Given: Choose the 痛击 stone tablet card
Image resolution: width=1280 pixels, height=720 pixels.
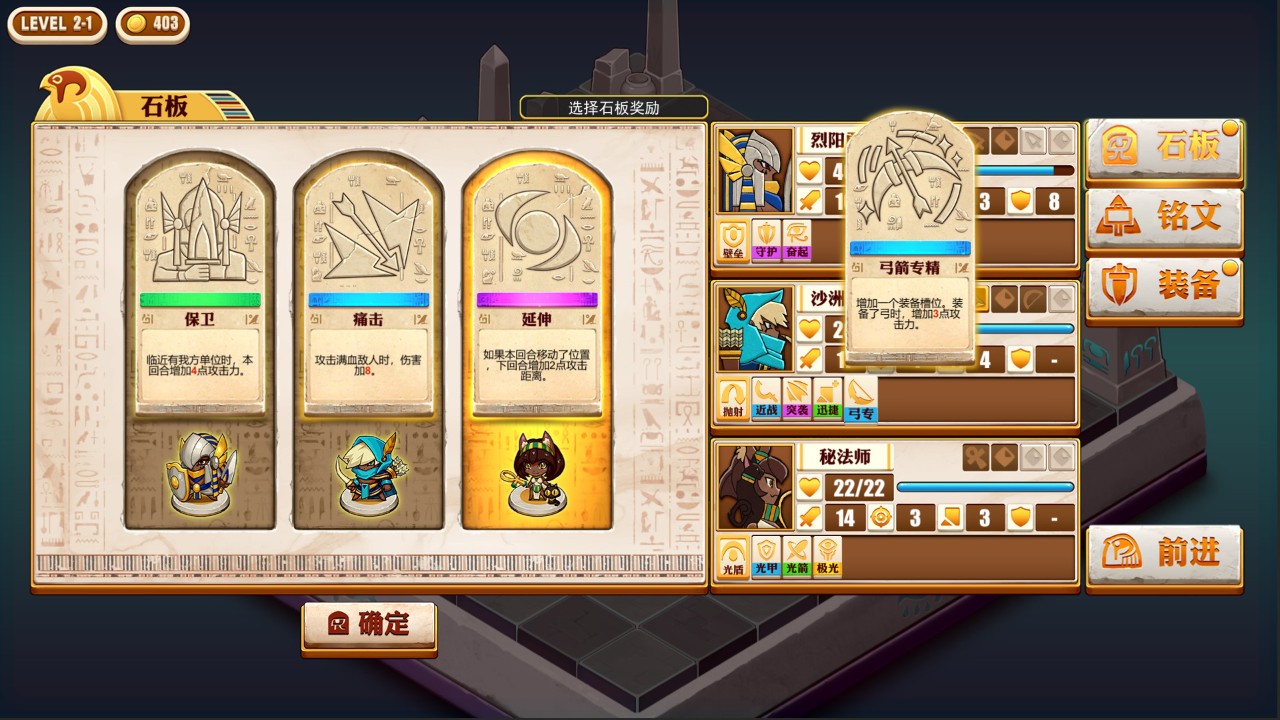Looking at the screenshot, I should pos(368,340).
